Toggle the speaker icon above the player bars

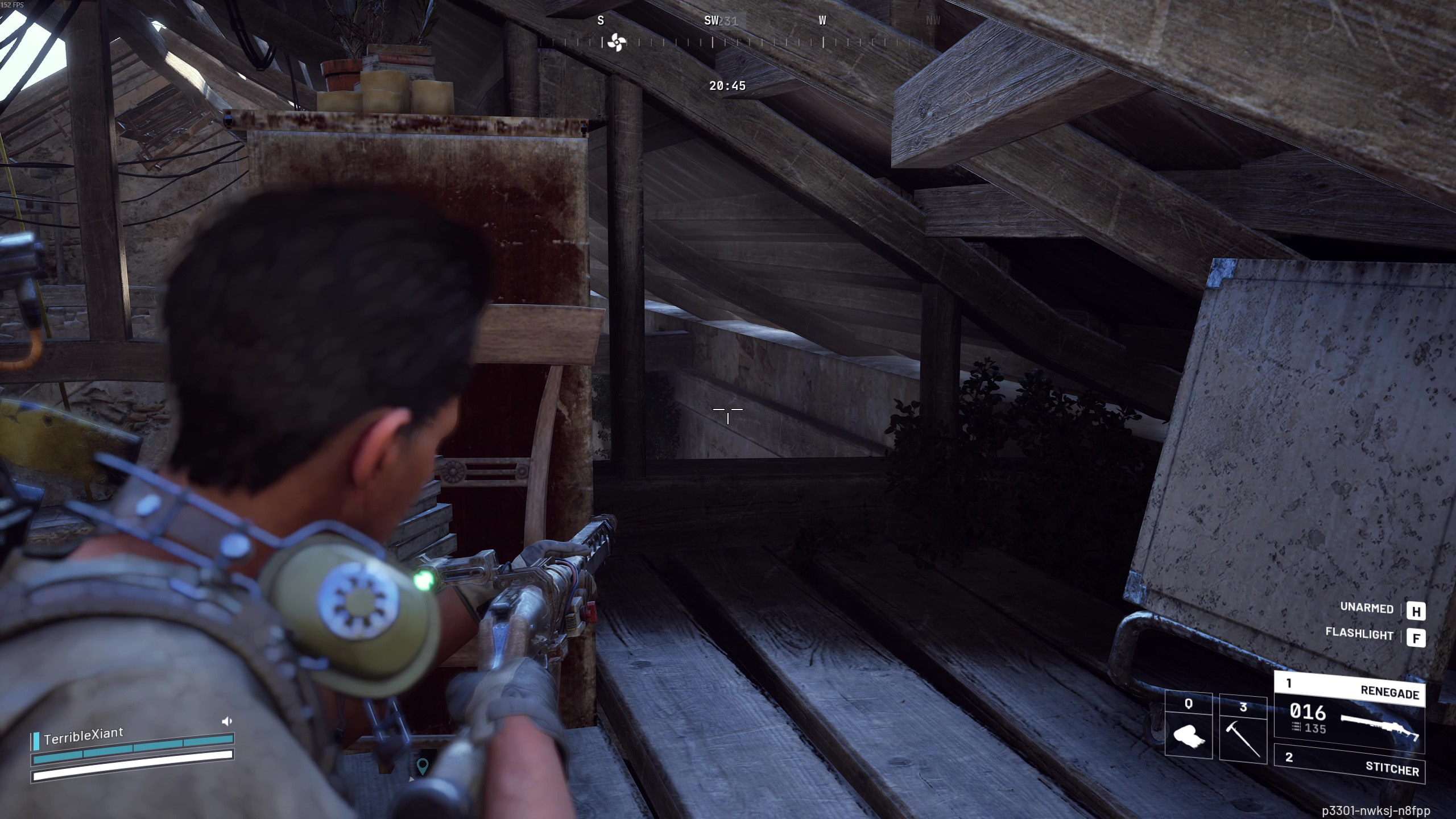[x=227, y=721]
